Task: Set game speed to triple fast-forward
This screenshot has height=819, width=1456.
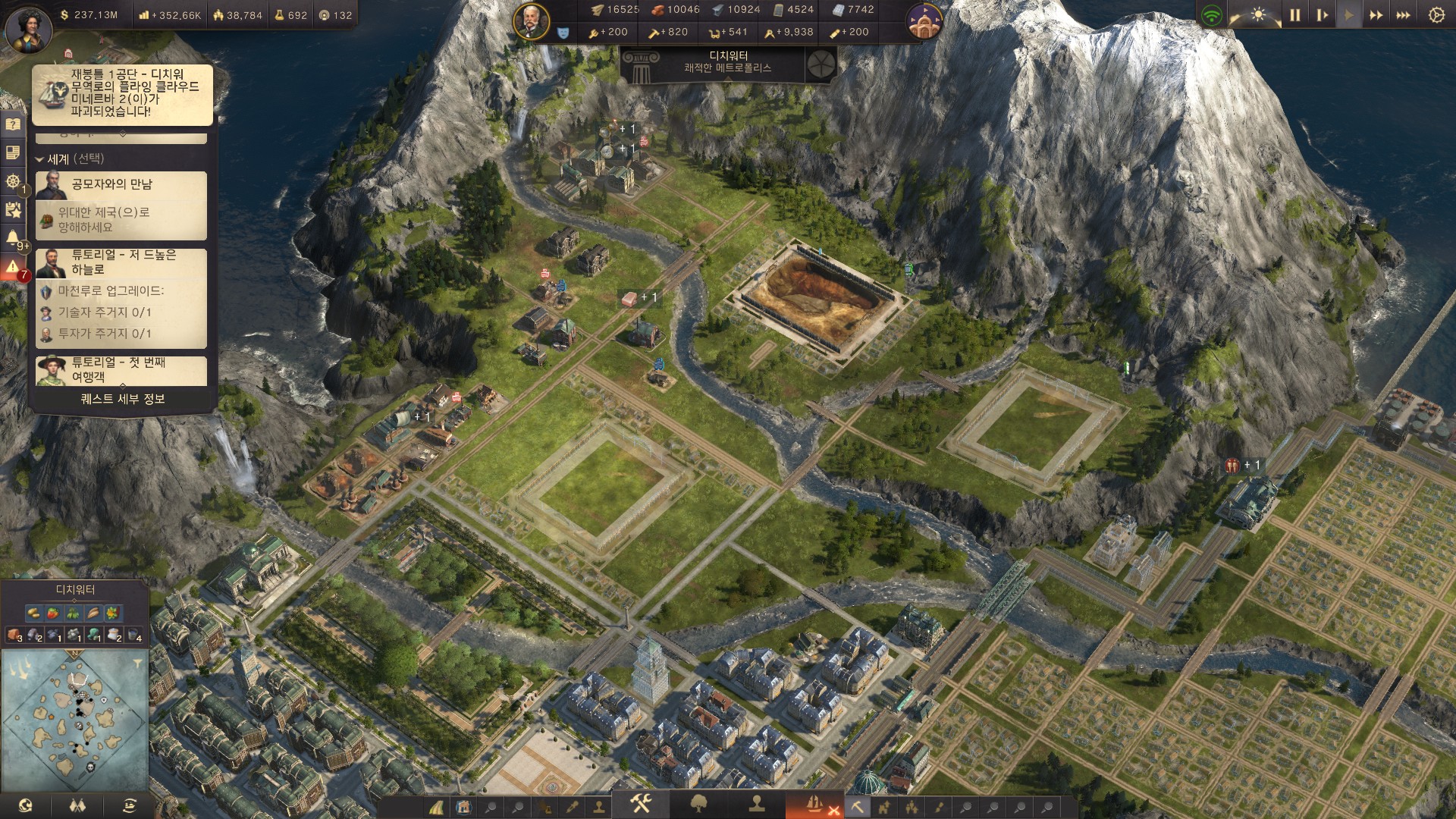Action: click(x=1403, y=15)
